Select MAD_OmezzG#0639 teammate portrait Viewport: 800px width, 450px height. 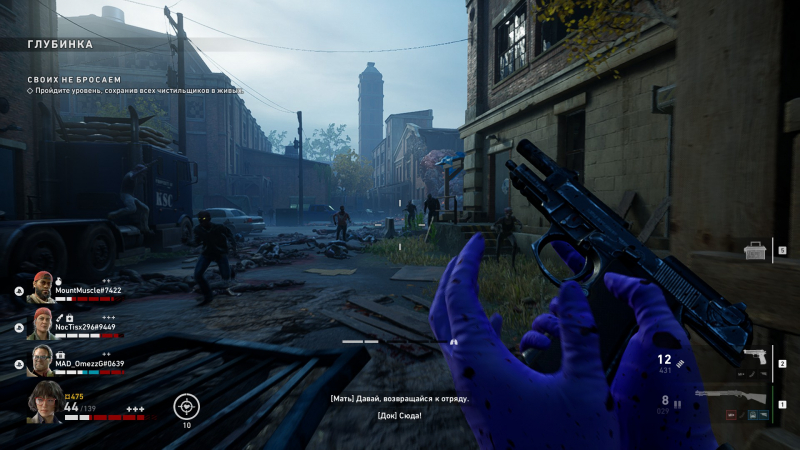[40, 360]
